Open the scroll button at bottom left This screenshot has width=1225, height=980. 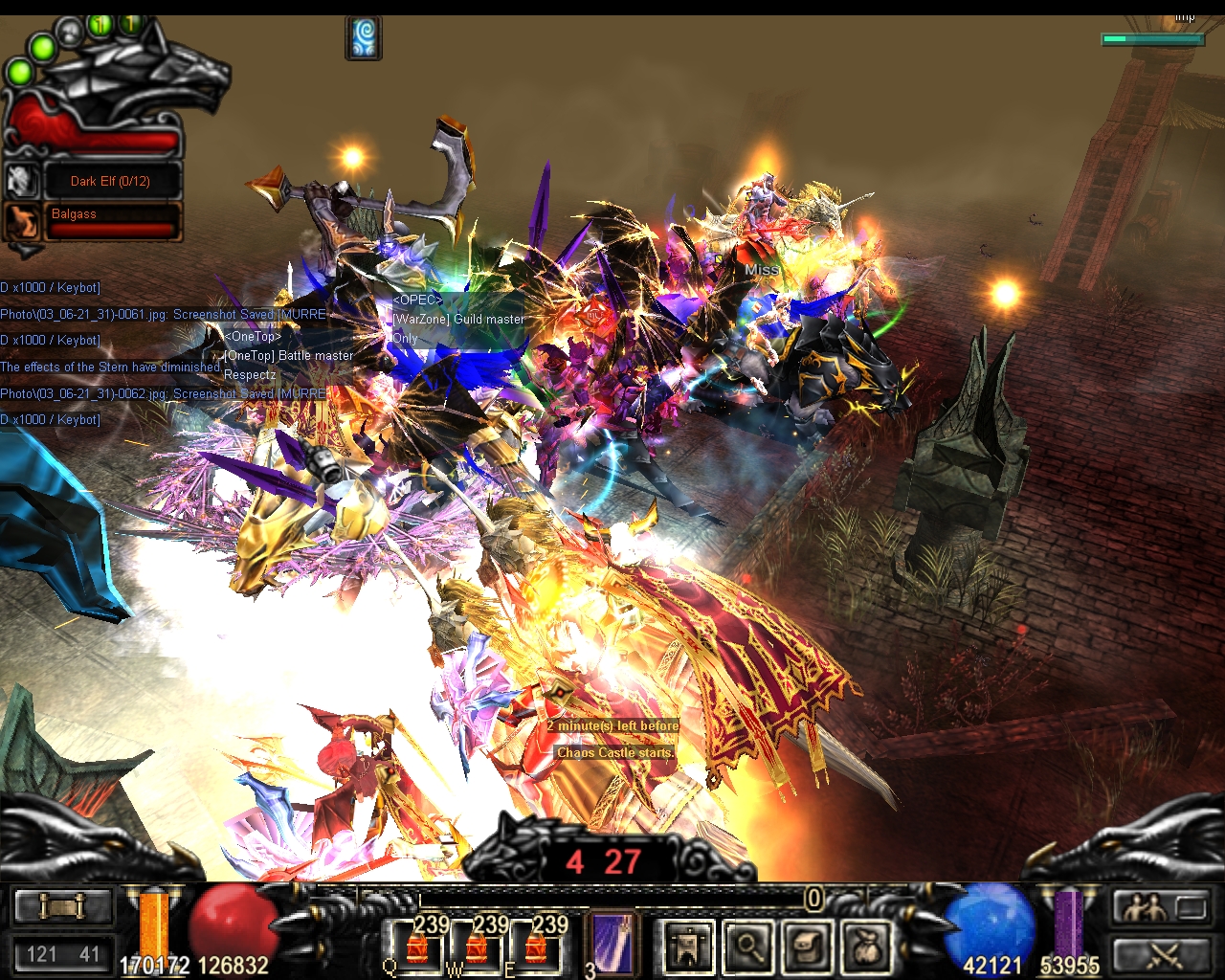coord(63,906)
